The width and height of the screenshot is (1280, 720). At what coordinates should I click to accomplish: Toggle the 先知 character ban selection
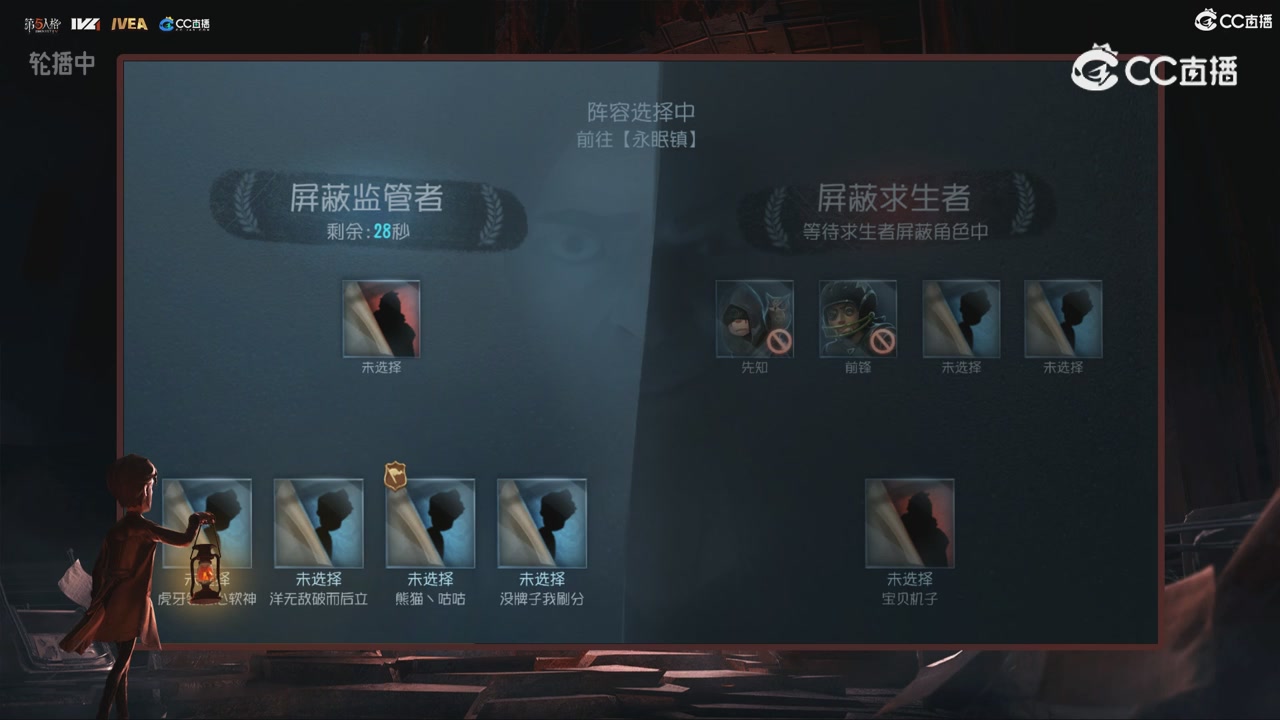coord(755,318)
